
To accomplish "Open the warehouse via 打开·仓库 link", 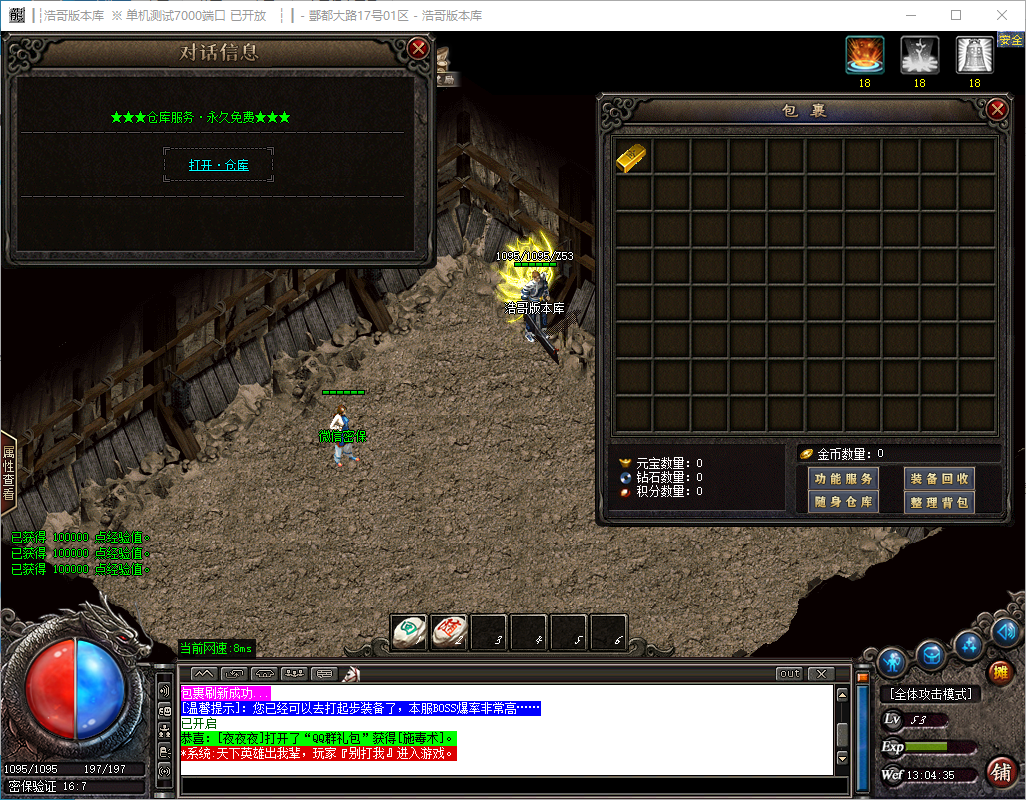I will 218,165.
